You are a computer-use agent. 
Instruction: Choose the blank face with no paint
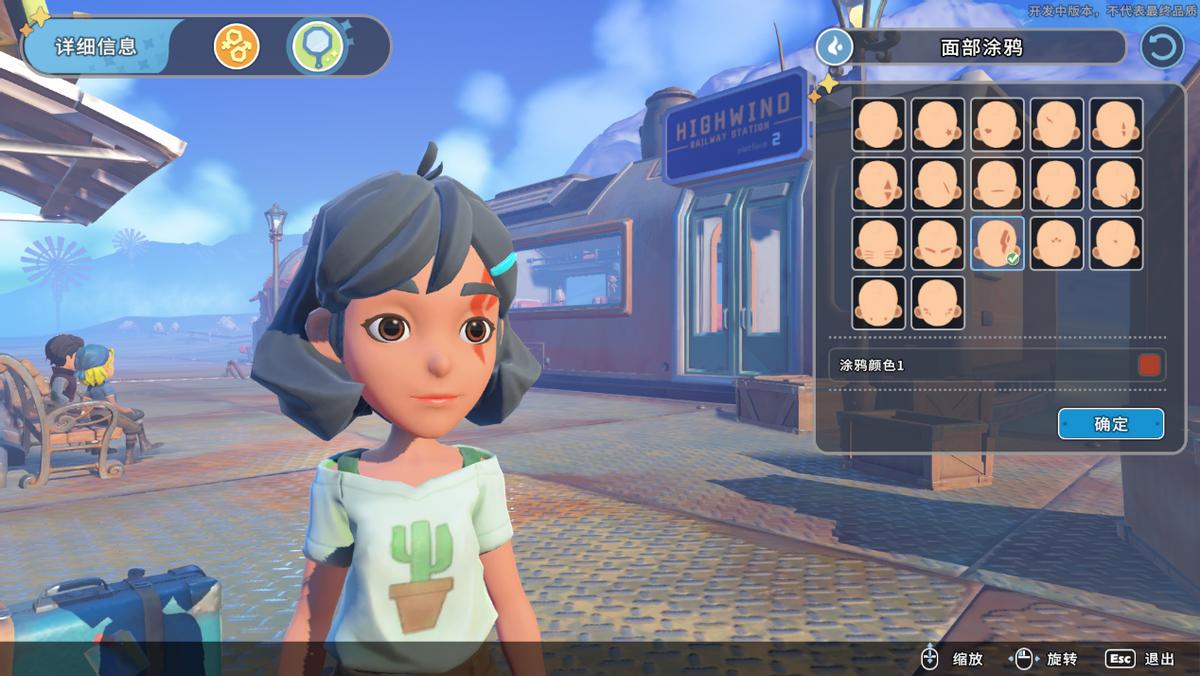coord(879,124)
